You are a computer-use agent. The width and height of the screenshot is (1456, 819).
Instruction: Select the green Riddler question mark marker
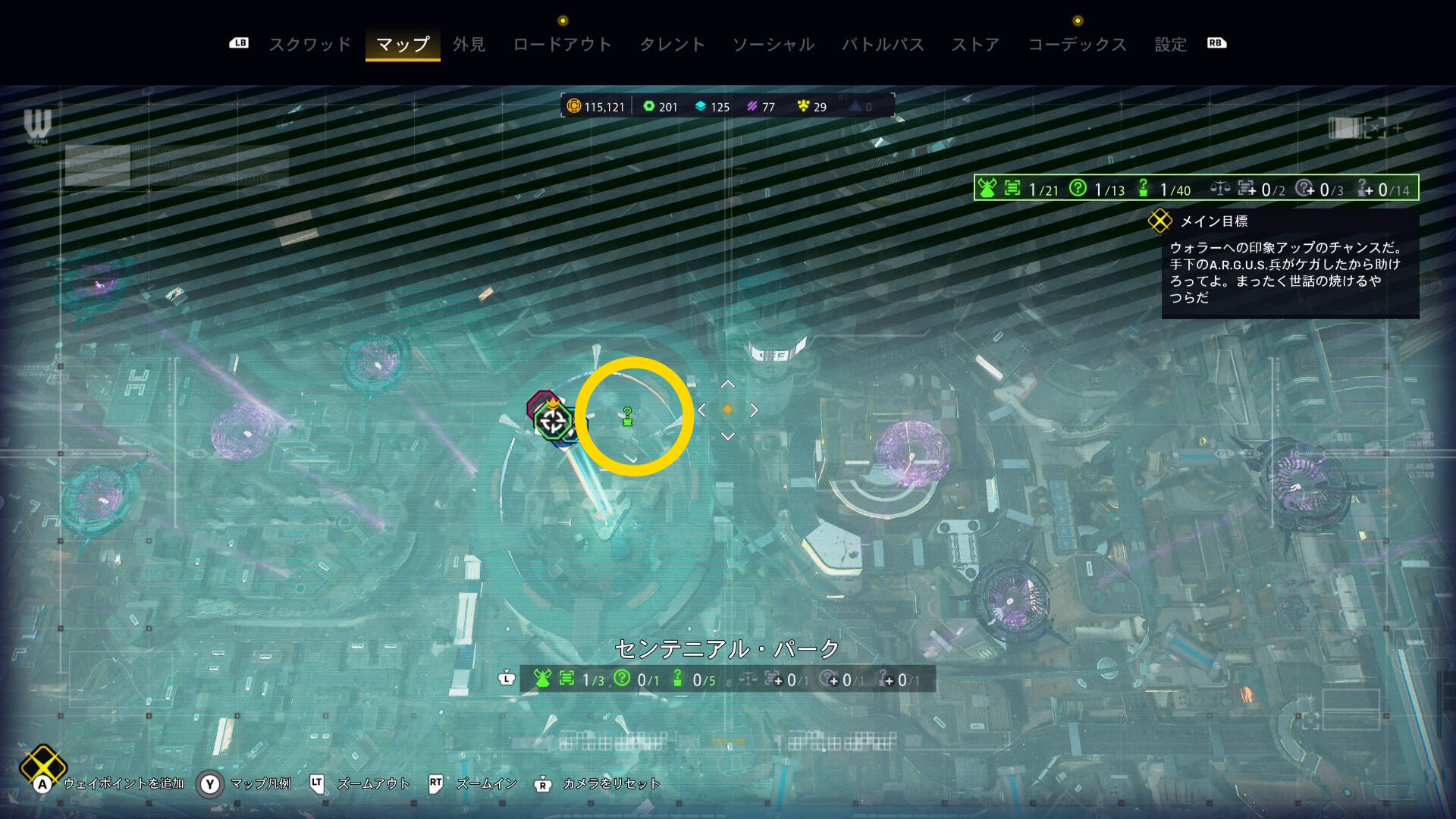coord(627,416)
